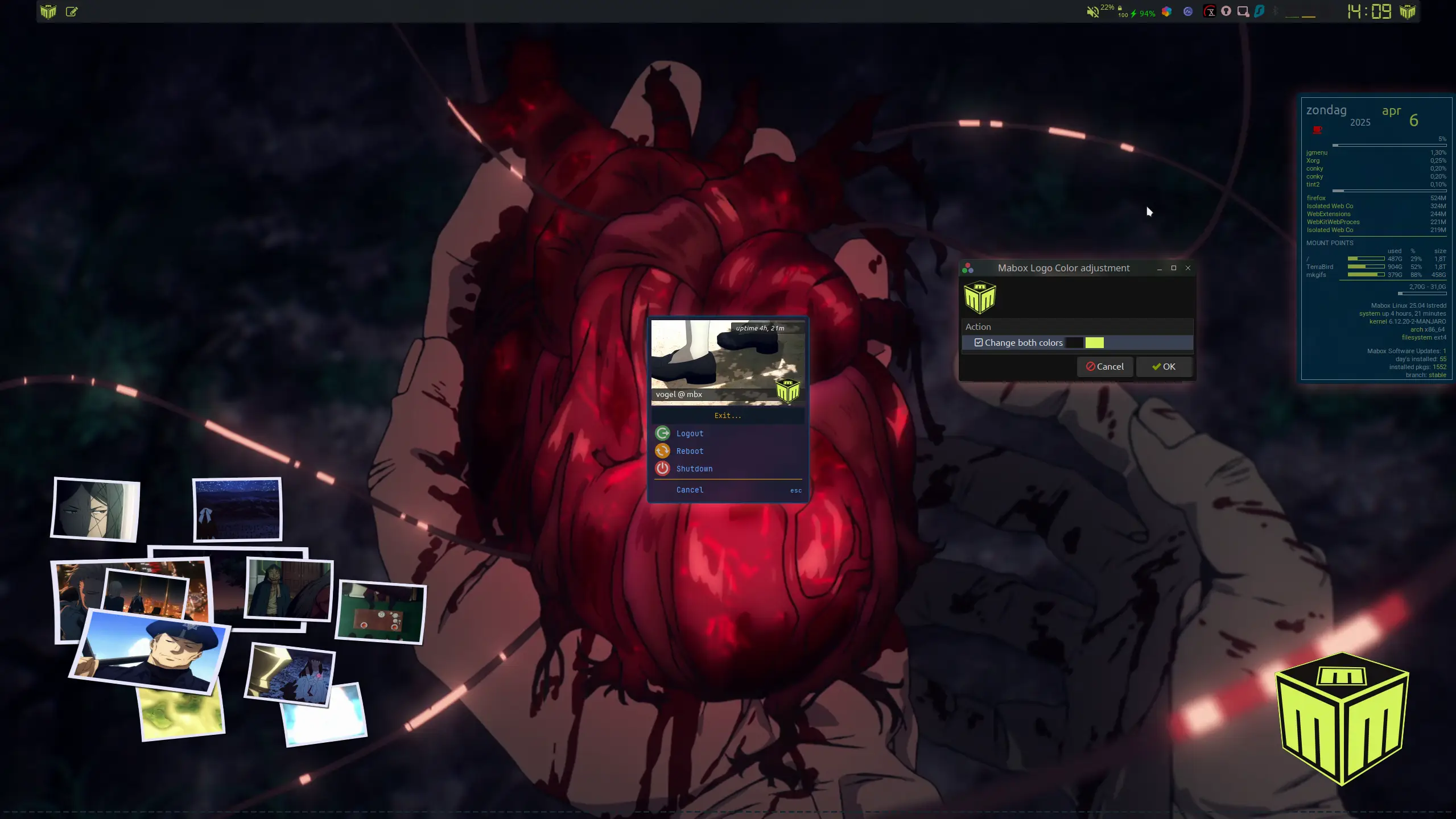Choose Logout in the Exit menu
1456x819 pixels.
pos(690,433)
